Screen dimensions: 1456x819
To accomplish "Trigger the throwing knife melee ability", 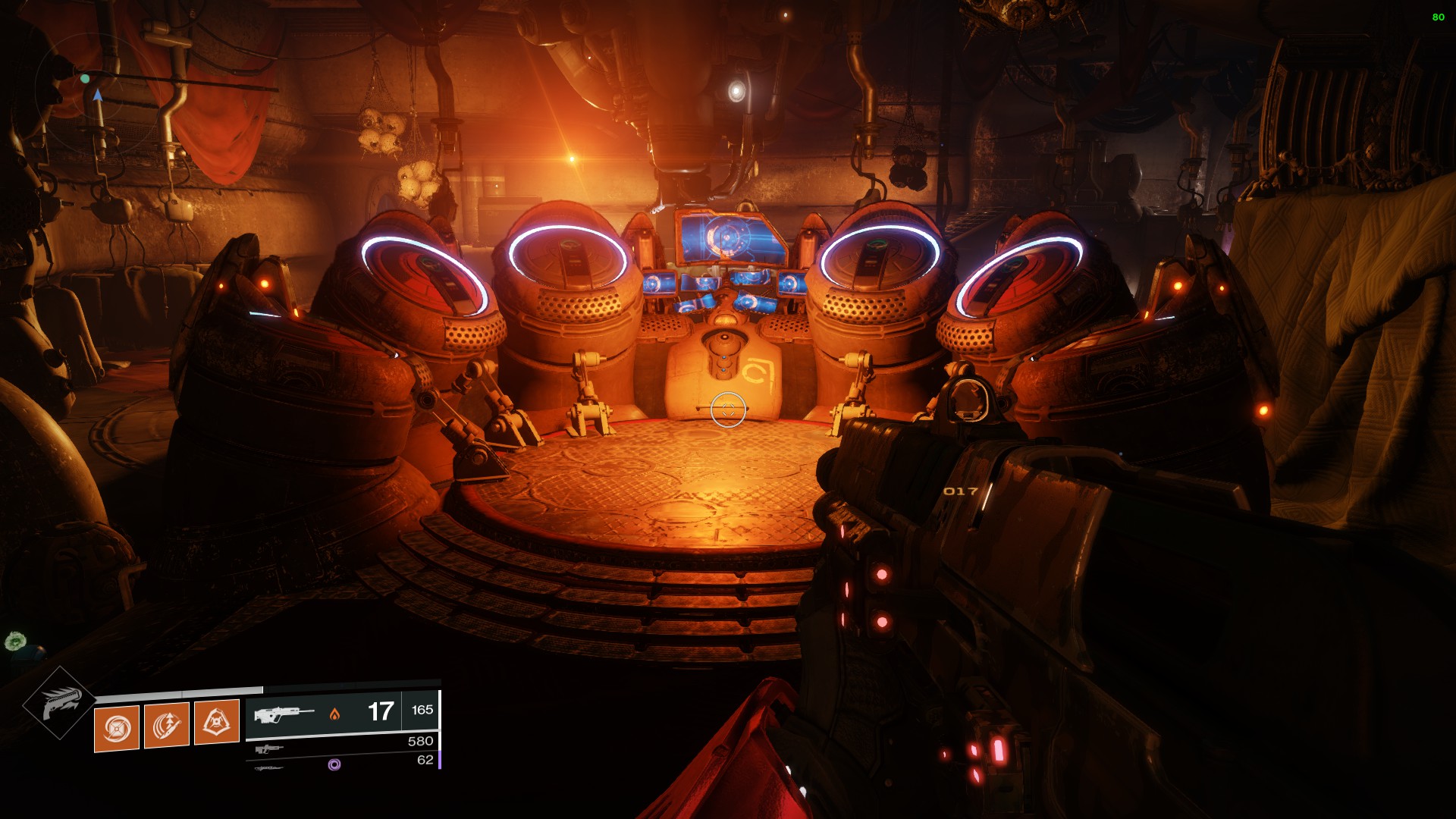I will (x=167, y=725).
